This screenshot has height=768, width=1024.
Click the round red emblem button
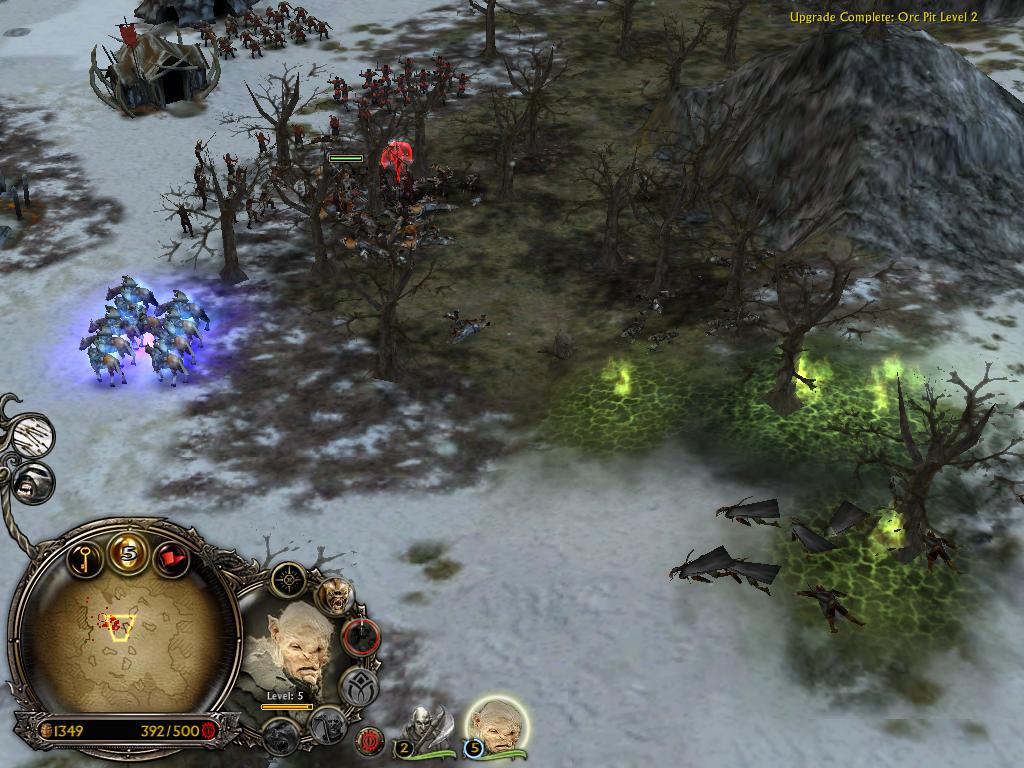click(x=370, y=741)
